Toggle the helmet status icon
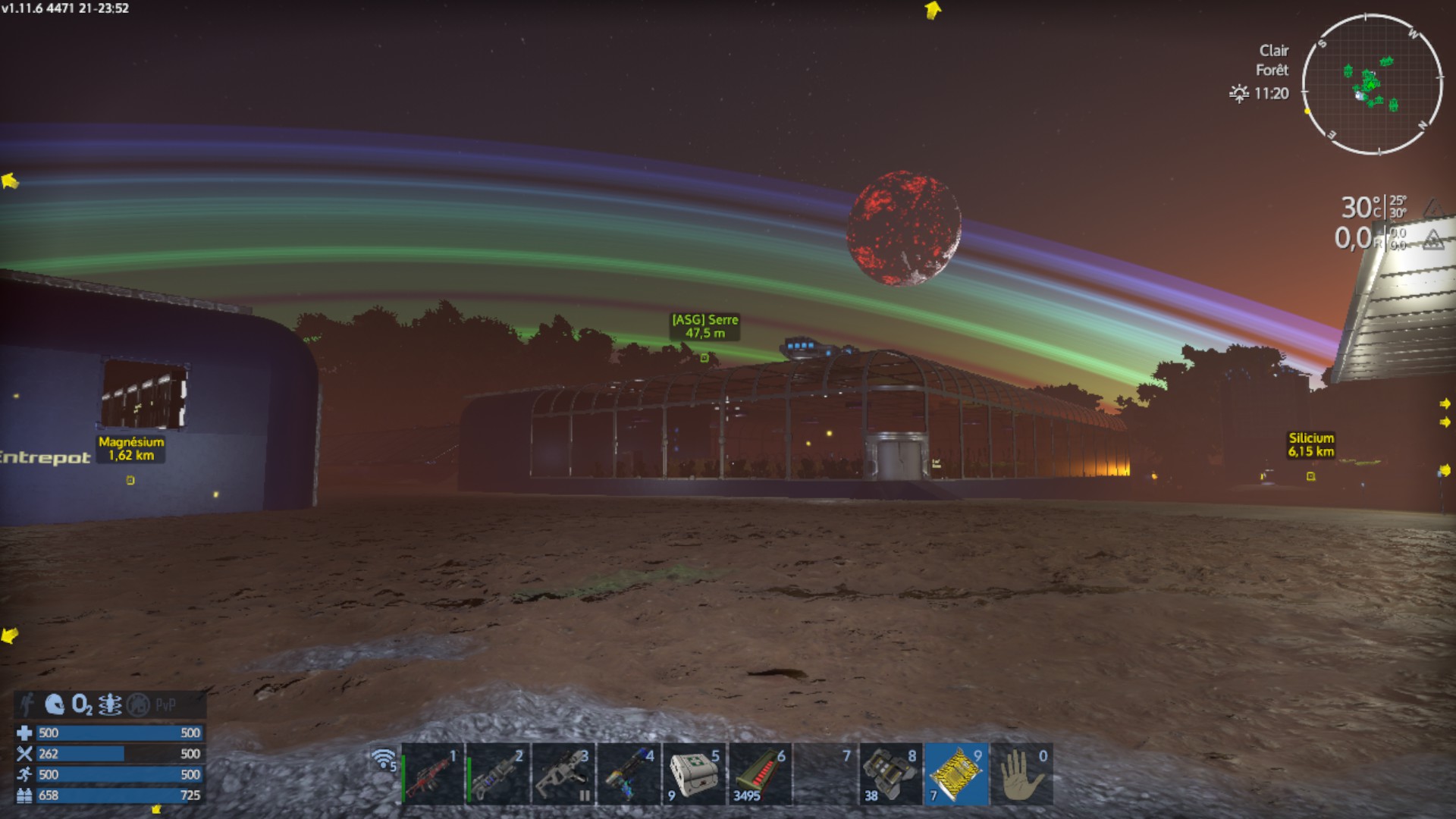 coord(55,705)
